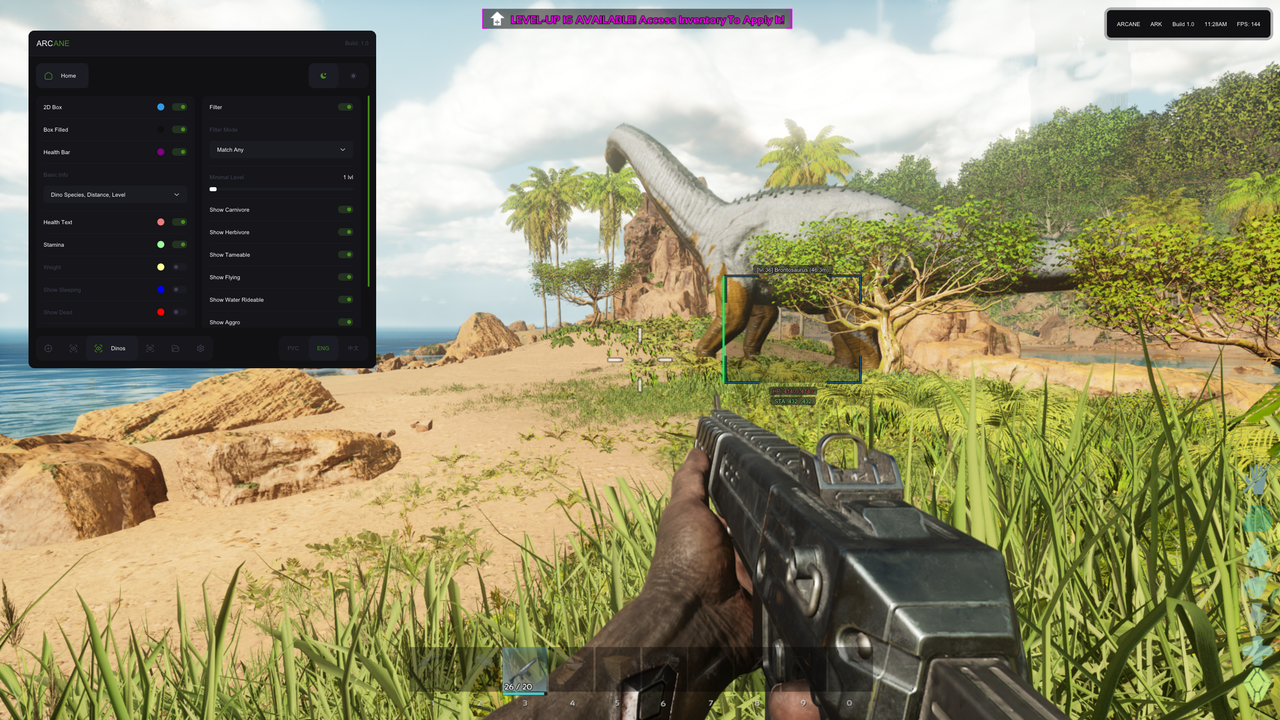Click the green Dinos crosshair icon

(x=97, y=348)
